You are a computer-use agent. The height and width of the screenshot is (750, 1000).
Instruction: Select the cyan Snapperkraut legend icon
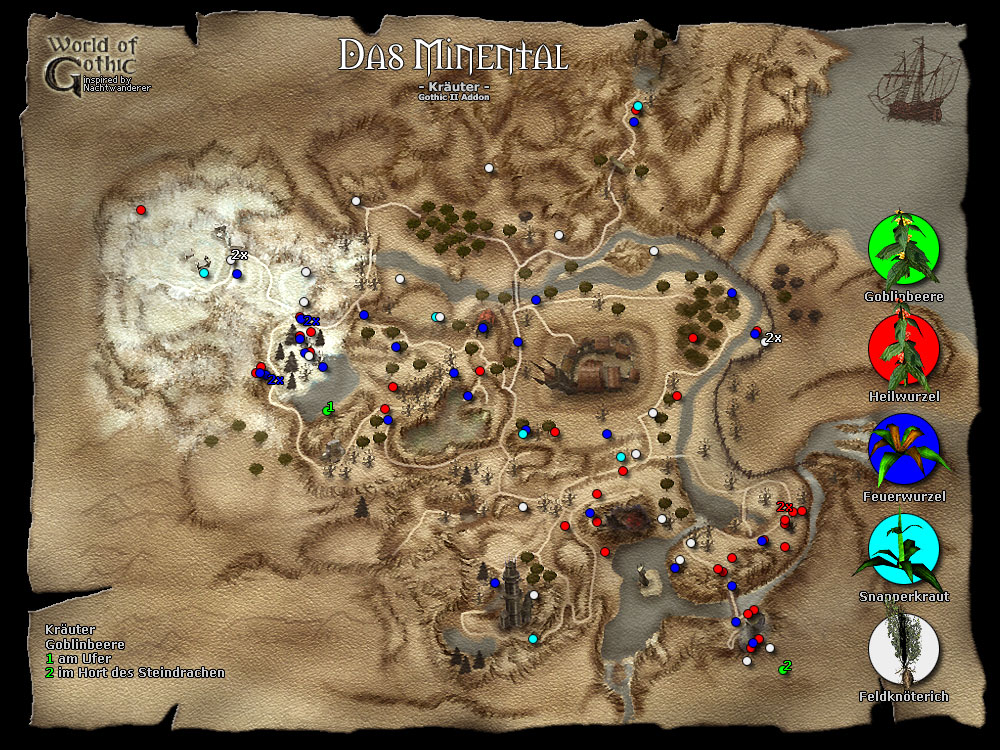click(x=904, y=549)
